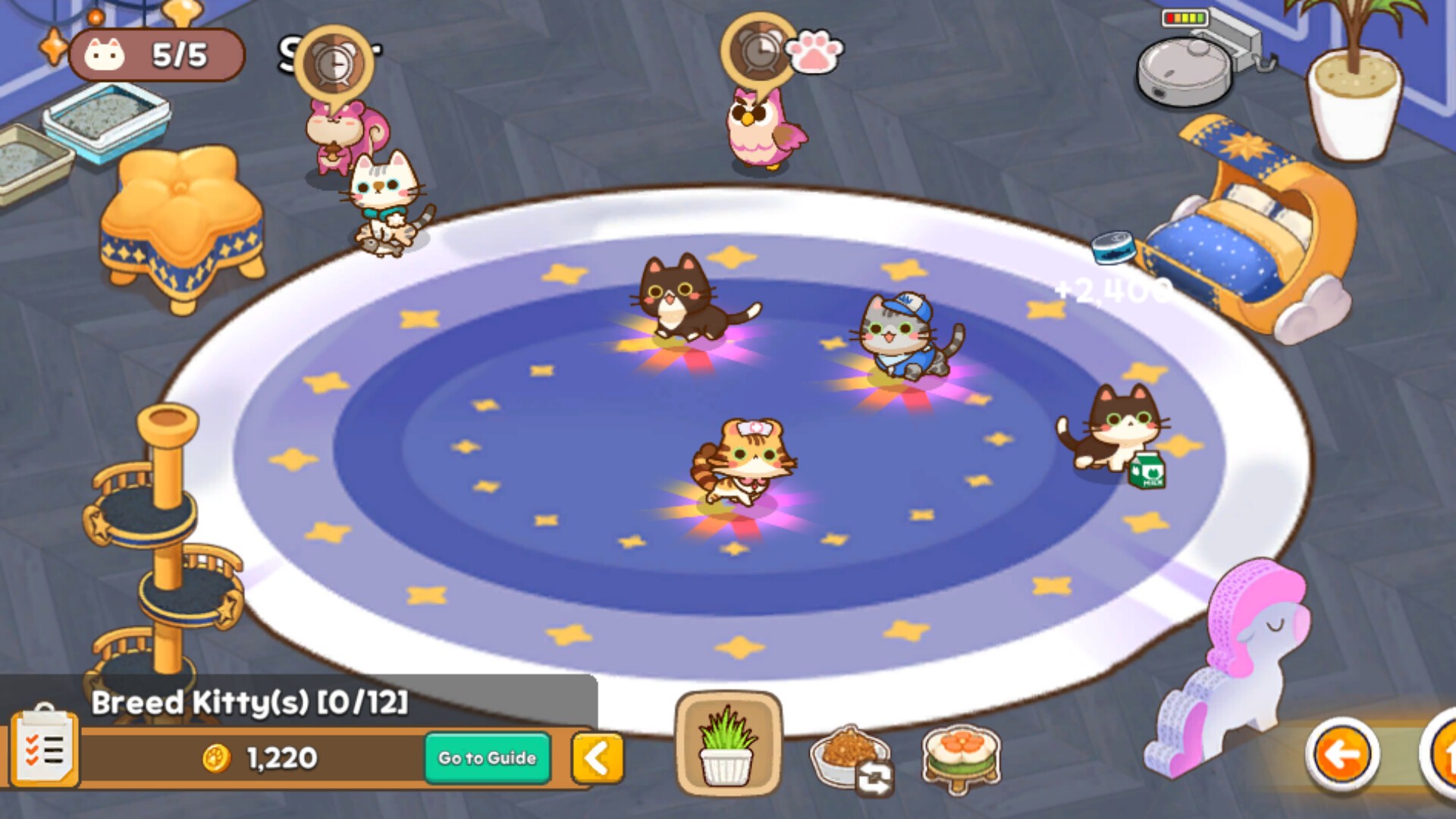Collapse the quest bar with yellow arrow

click(x=597, y=758)
